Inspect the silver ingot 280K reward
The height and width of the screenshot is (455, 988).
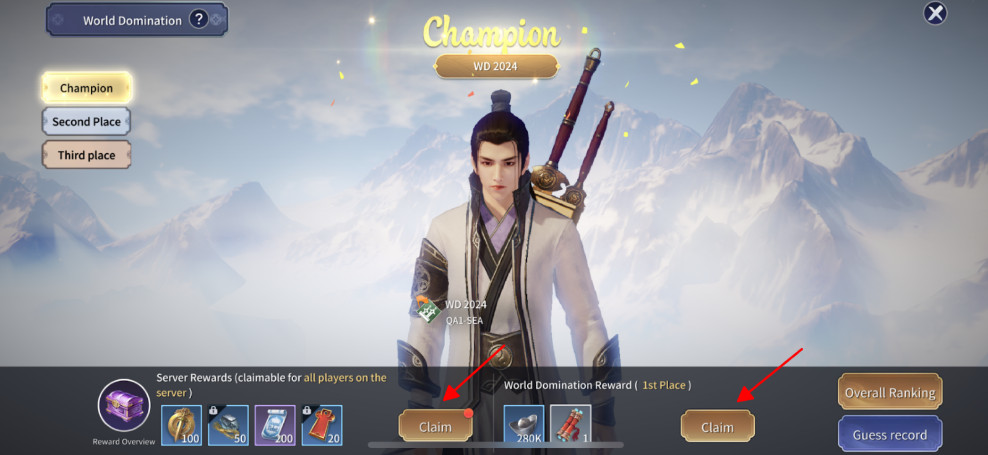point(524,425)
